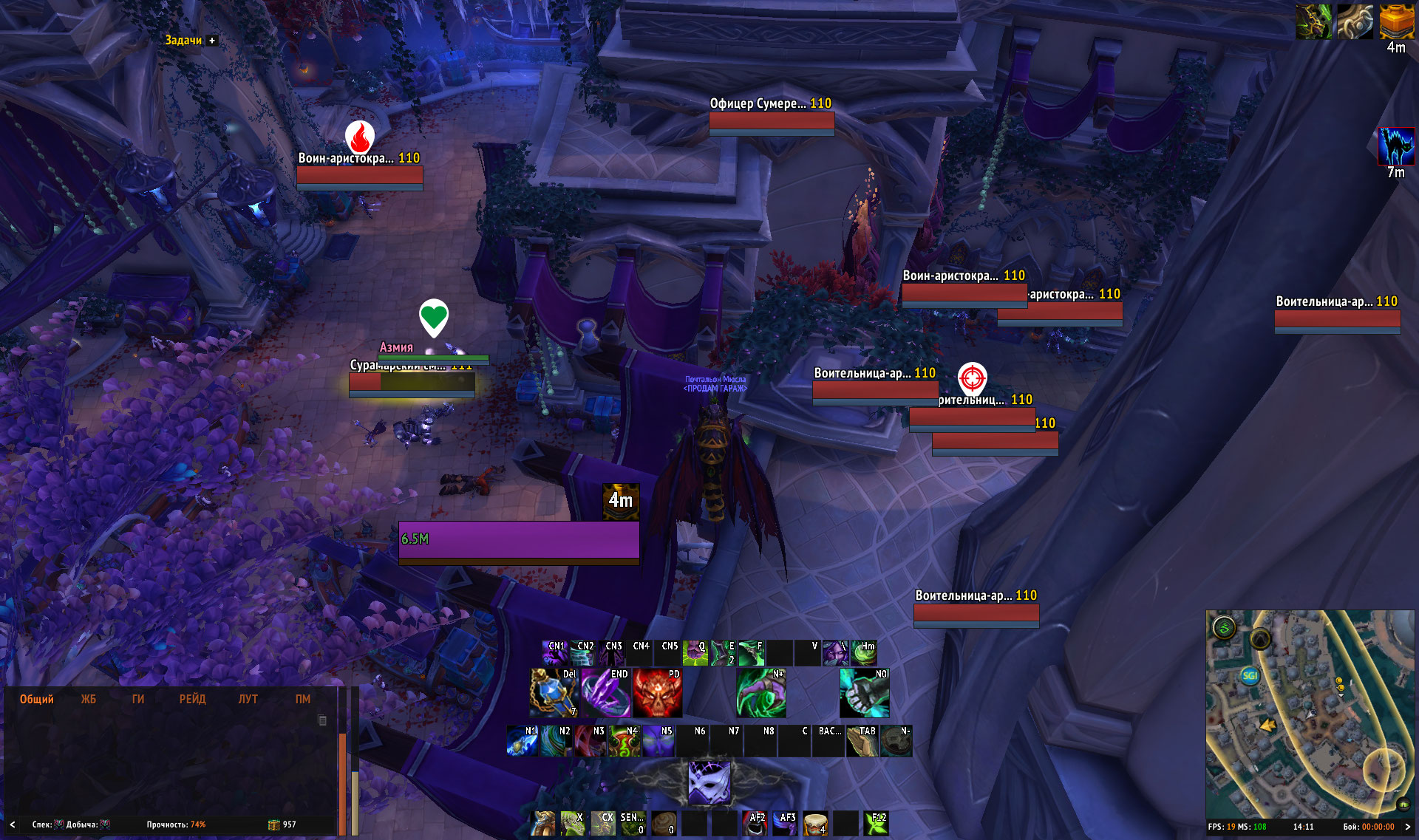
Task: Expand the Задачи objectives tracker
Action: click(x=212, y=41)
